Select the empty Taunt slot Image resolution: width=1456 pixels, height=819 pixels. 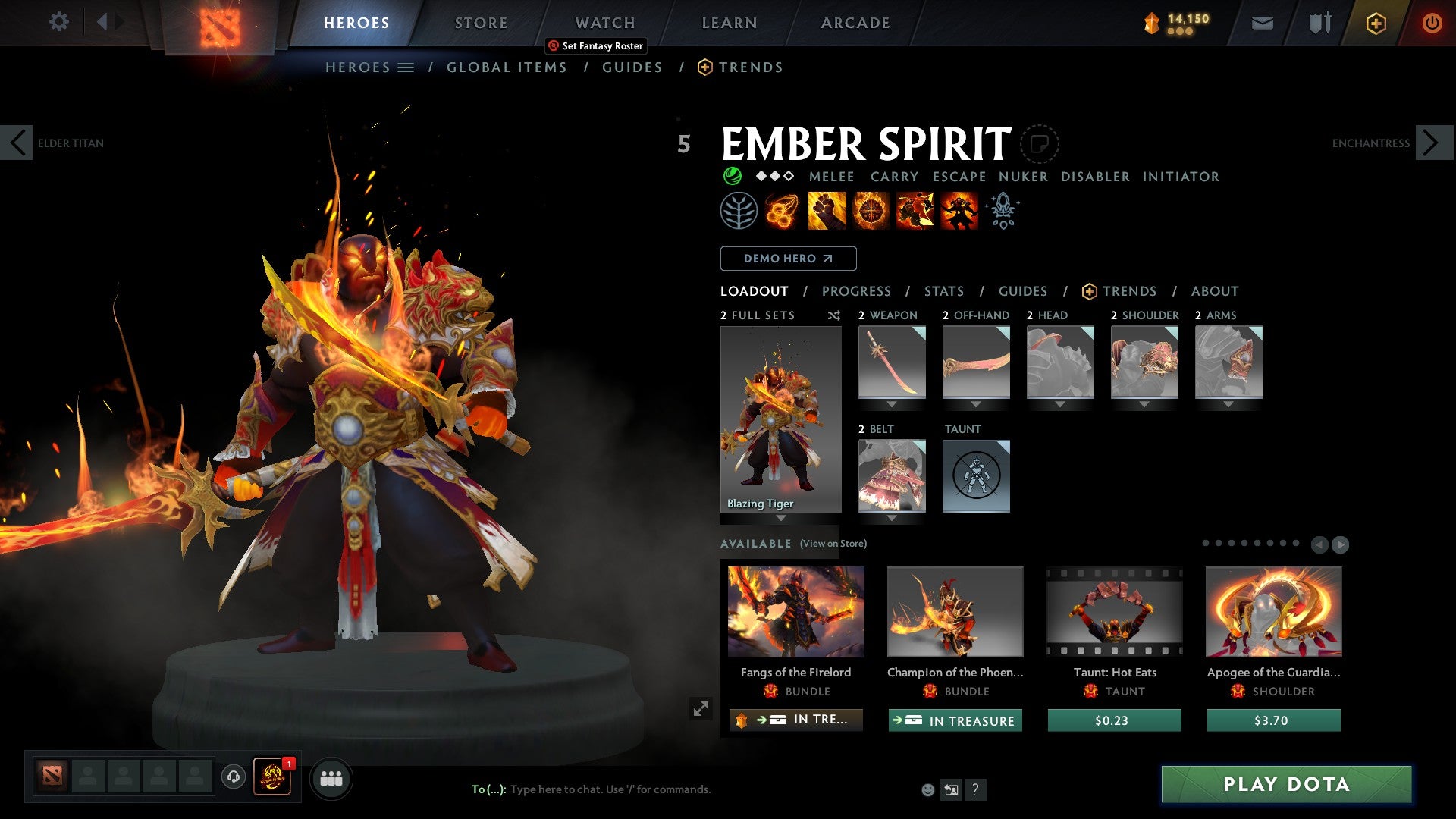976,476
